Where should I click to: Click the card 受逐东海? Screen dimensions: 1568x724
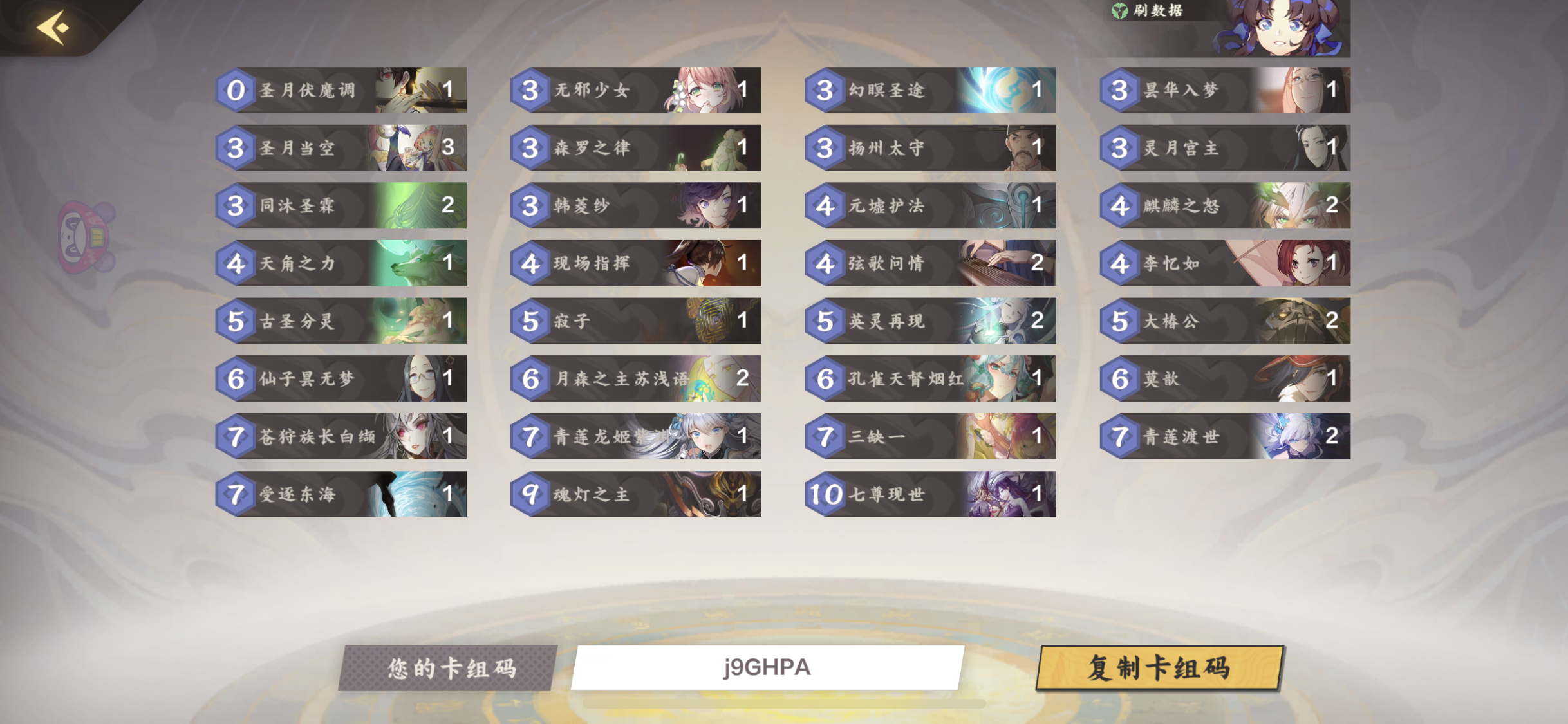[x=341, y=493]
